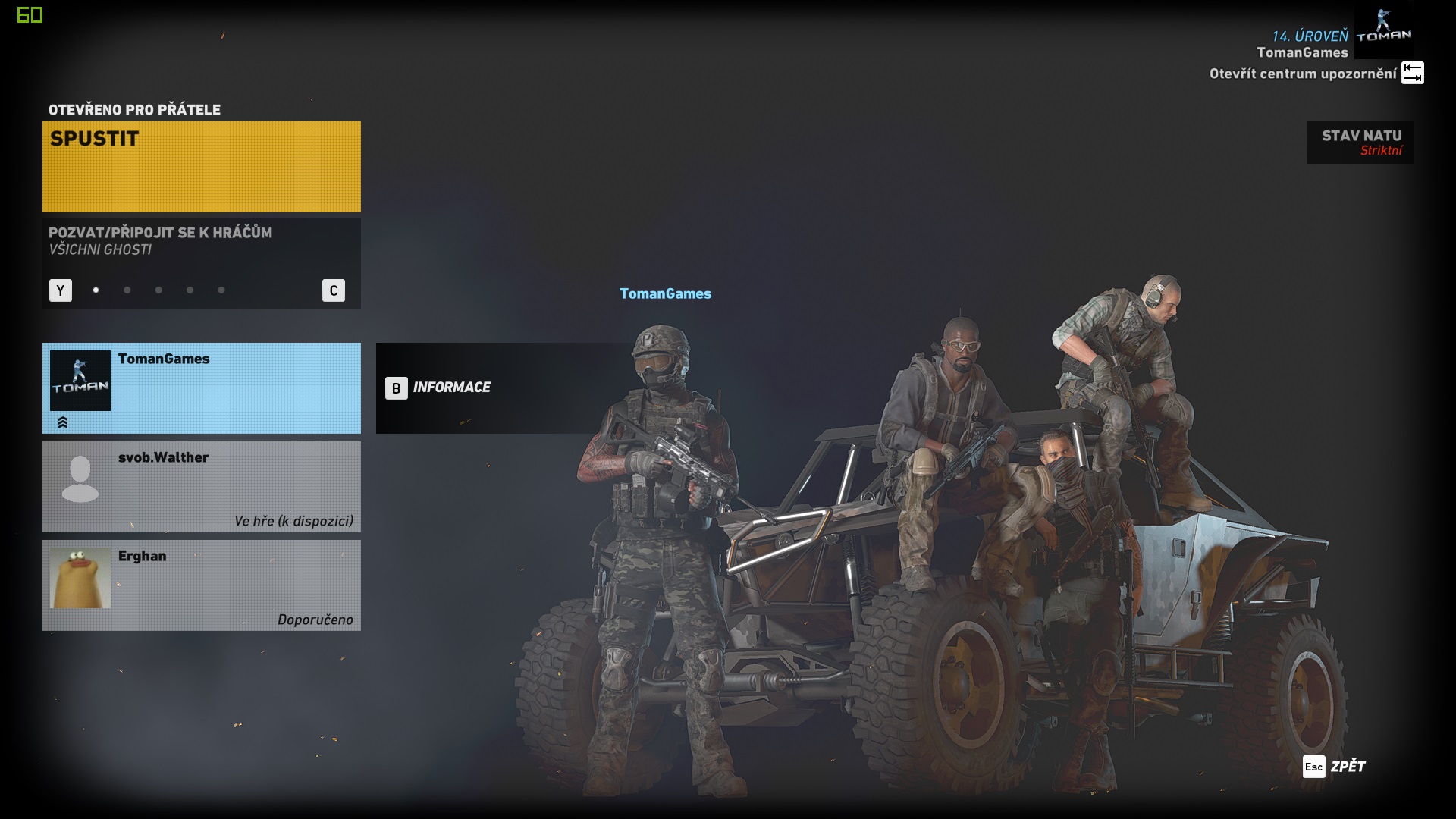Open the TomanGames profile avatar at top

(1383, 32)
